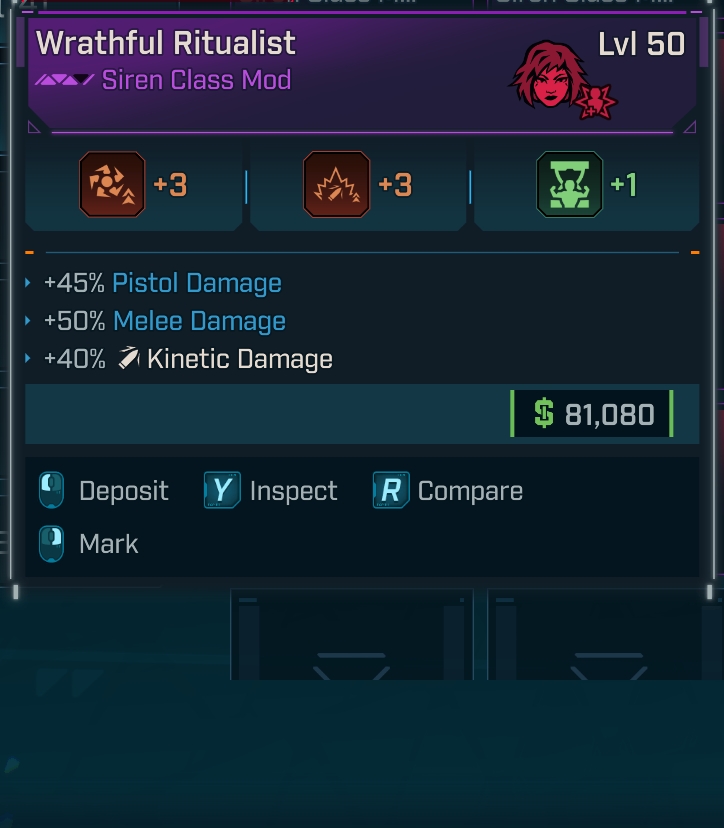Select the orange swirling arrows skill bonus icon
The height and width of the screenshot is (828, 724).
coord(112,185)
